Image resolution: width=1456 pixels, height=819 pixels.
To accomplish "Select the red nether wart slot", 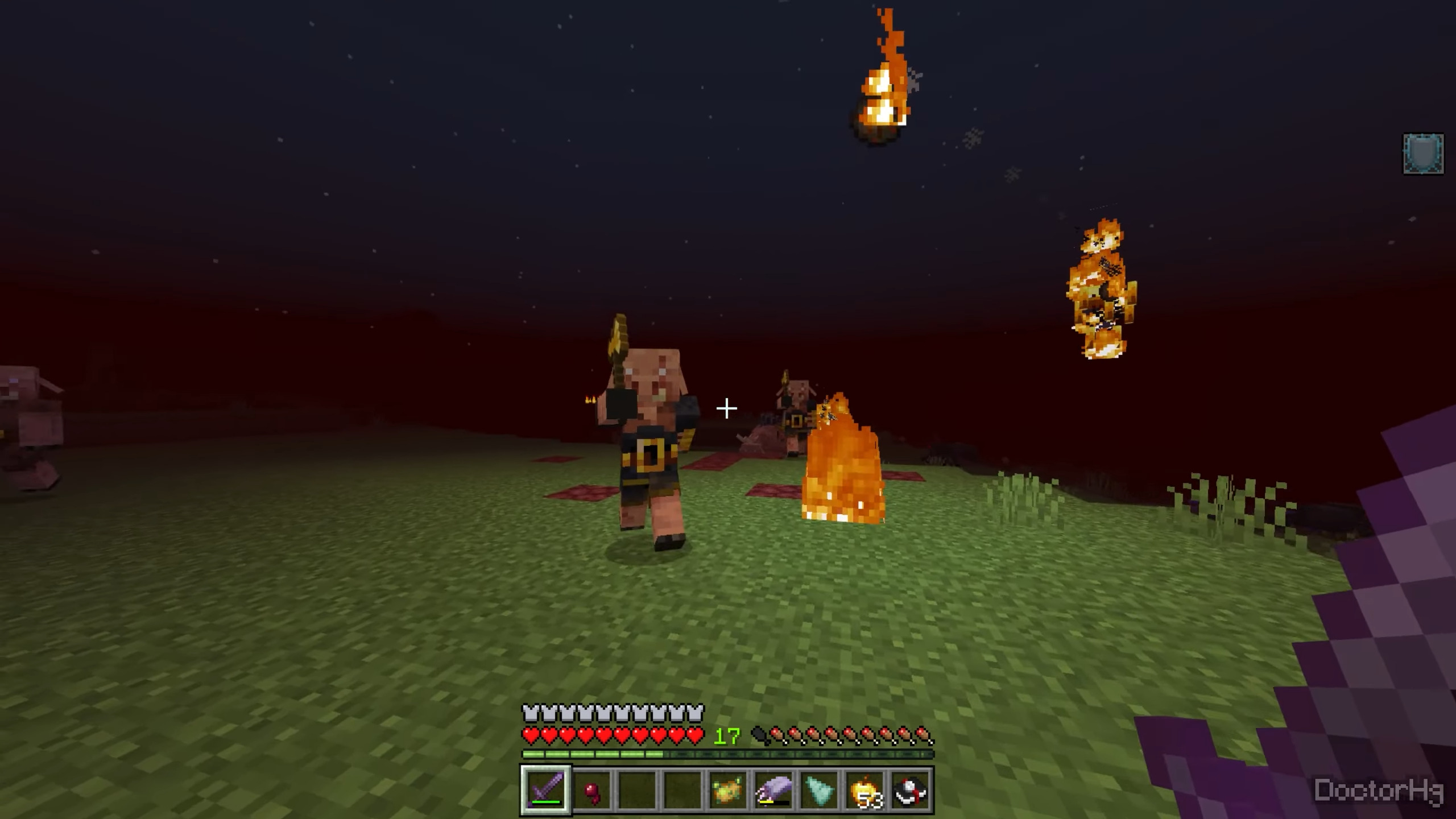I will pyautogui.click(x=592, y=790).
